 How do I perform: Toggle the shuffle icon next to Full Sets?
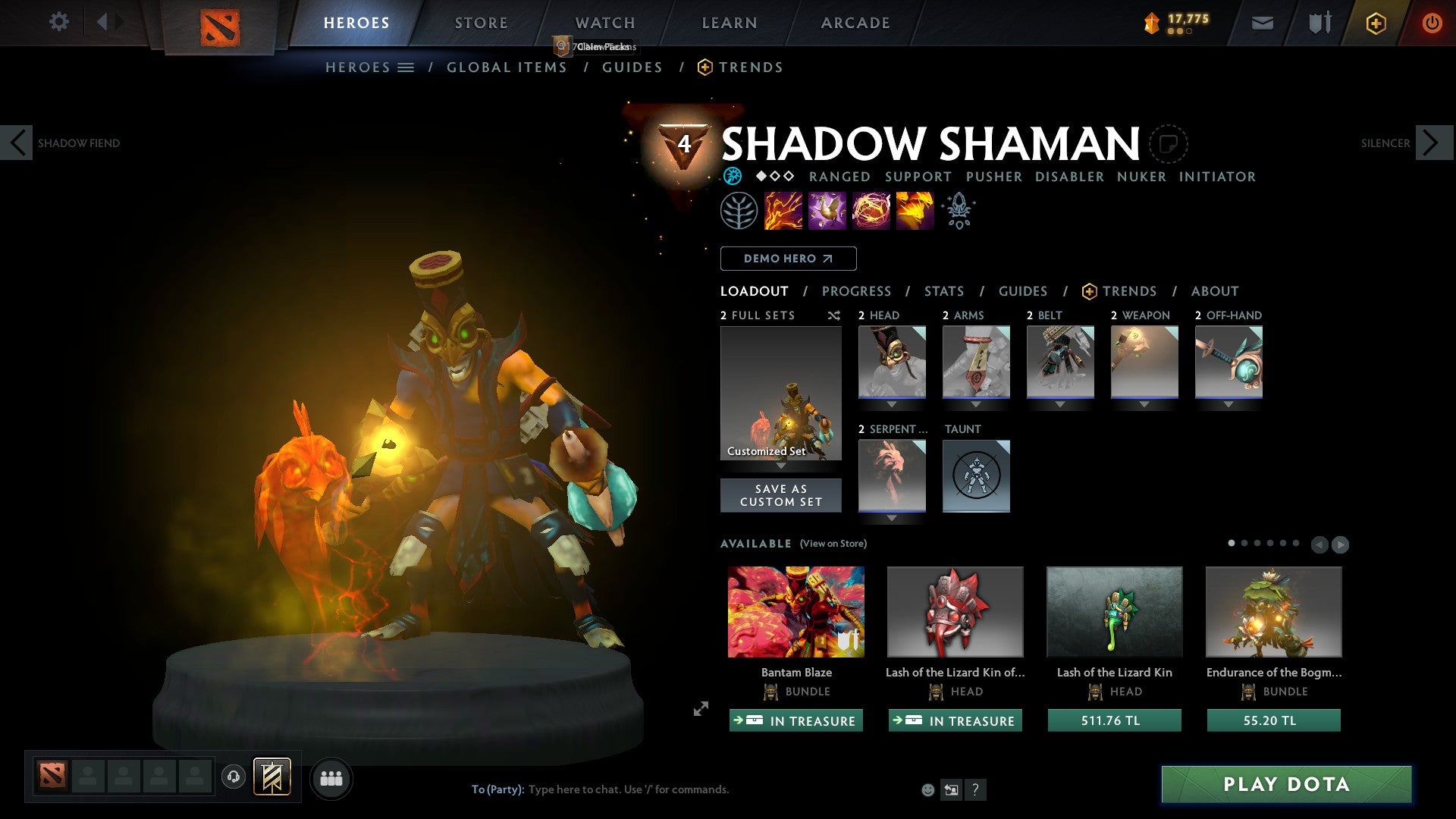point(833,315)
